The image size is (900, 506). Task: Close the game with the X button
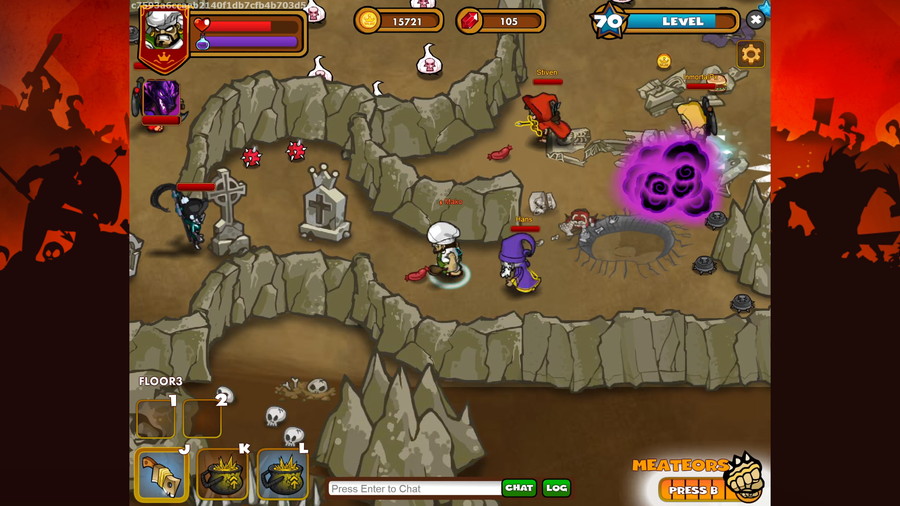point(756,19)
